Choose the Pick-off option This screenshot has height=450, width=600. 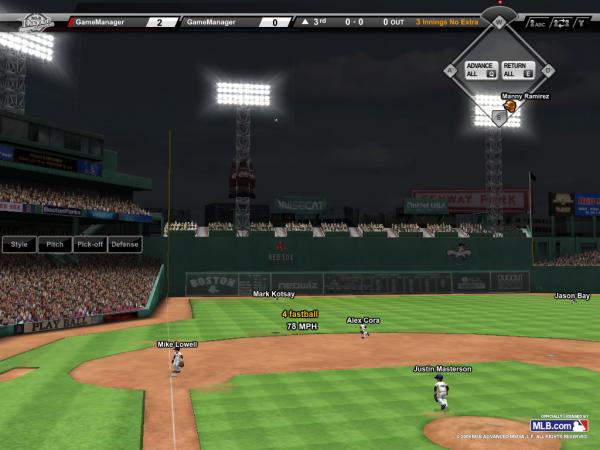[90, 244]
